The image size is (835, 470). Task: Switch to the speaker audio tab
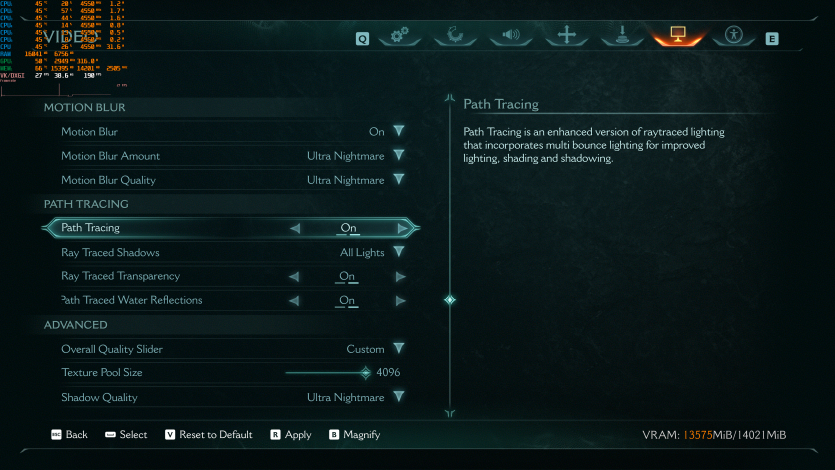pyautogui.click(x=511, y=36)
